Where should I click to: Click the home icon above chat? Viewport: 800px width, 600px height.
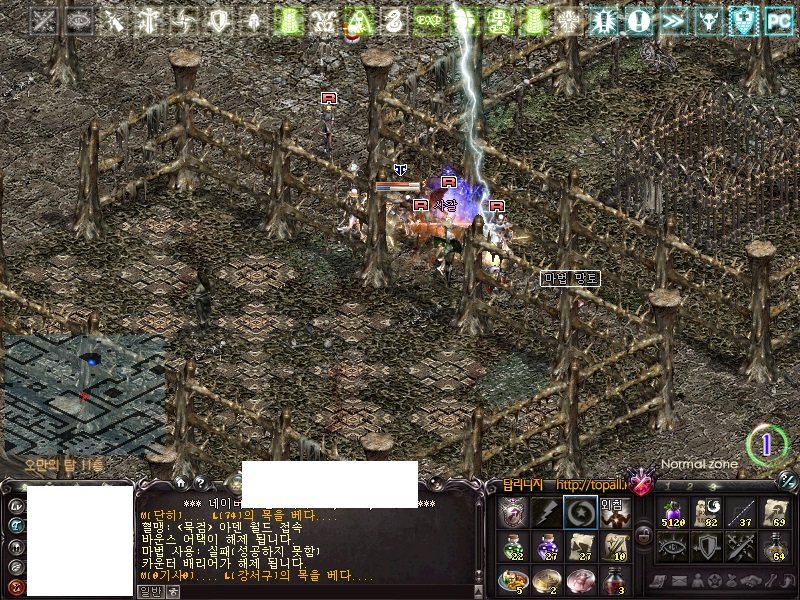tap(180, 484)
